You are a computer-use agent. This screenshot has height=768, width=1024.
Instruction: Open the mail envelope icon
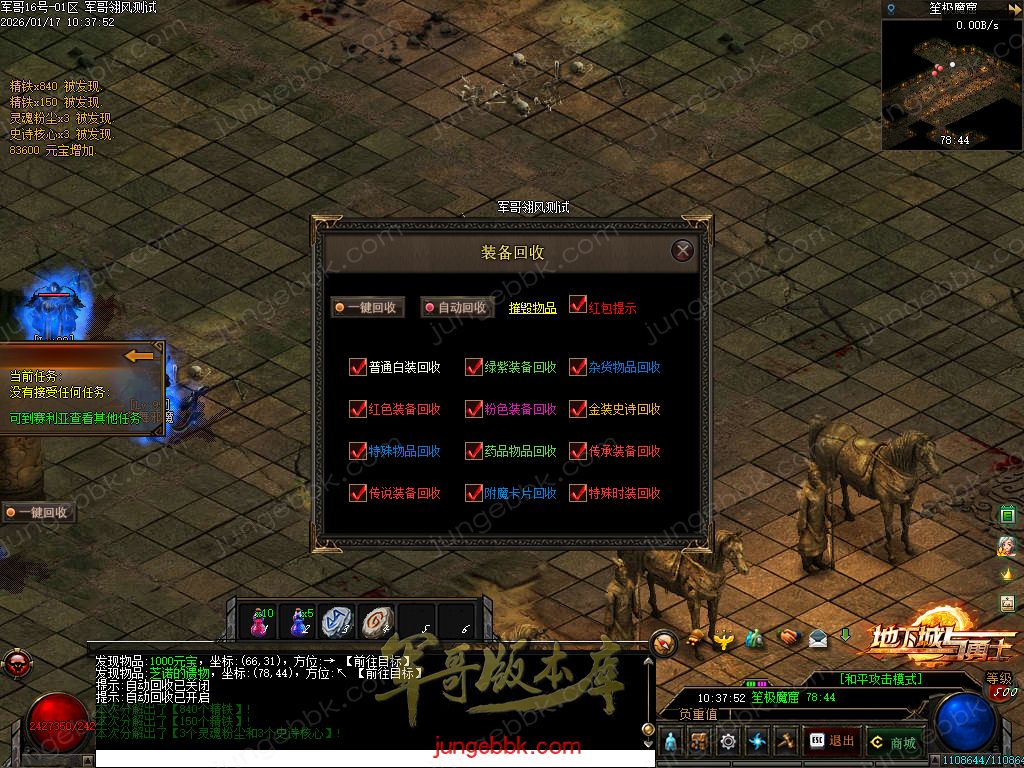tap(818, 637)
